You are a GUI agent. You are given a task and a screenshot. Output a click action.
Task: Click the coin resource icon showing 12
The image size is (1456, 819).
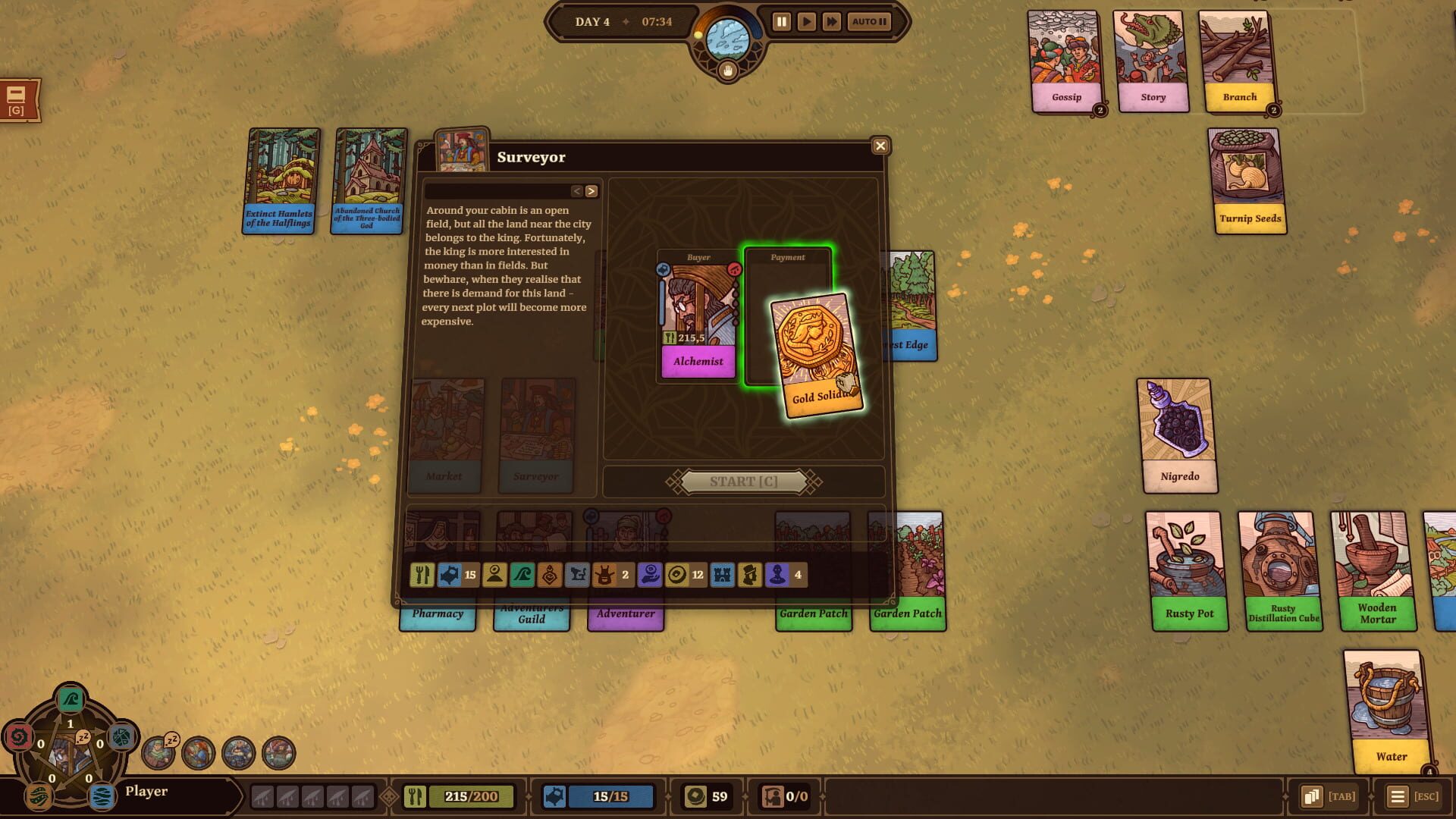pyautogui.click(x=677, y=575)
